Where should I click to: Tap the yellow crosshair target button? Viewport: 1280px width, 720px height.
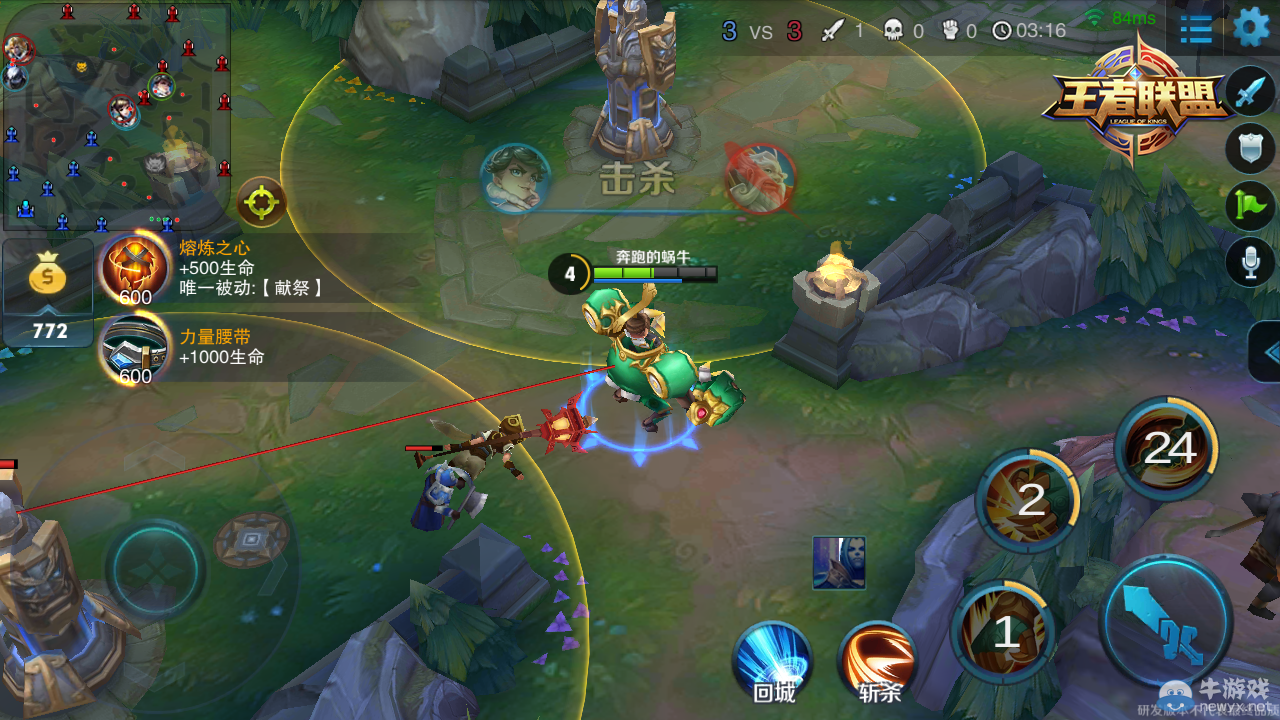(x=262, y=203)
